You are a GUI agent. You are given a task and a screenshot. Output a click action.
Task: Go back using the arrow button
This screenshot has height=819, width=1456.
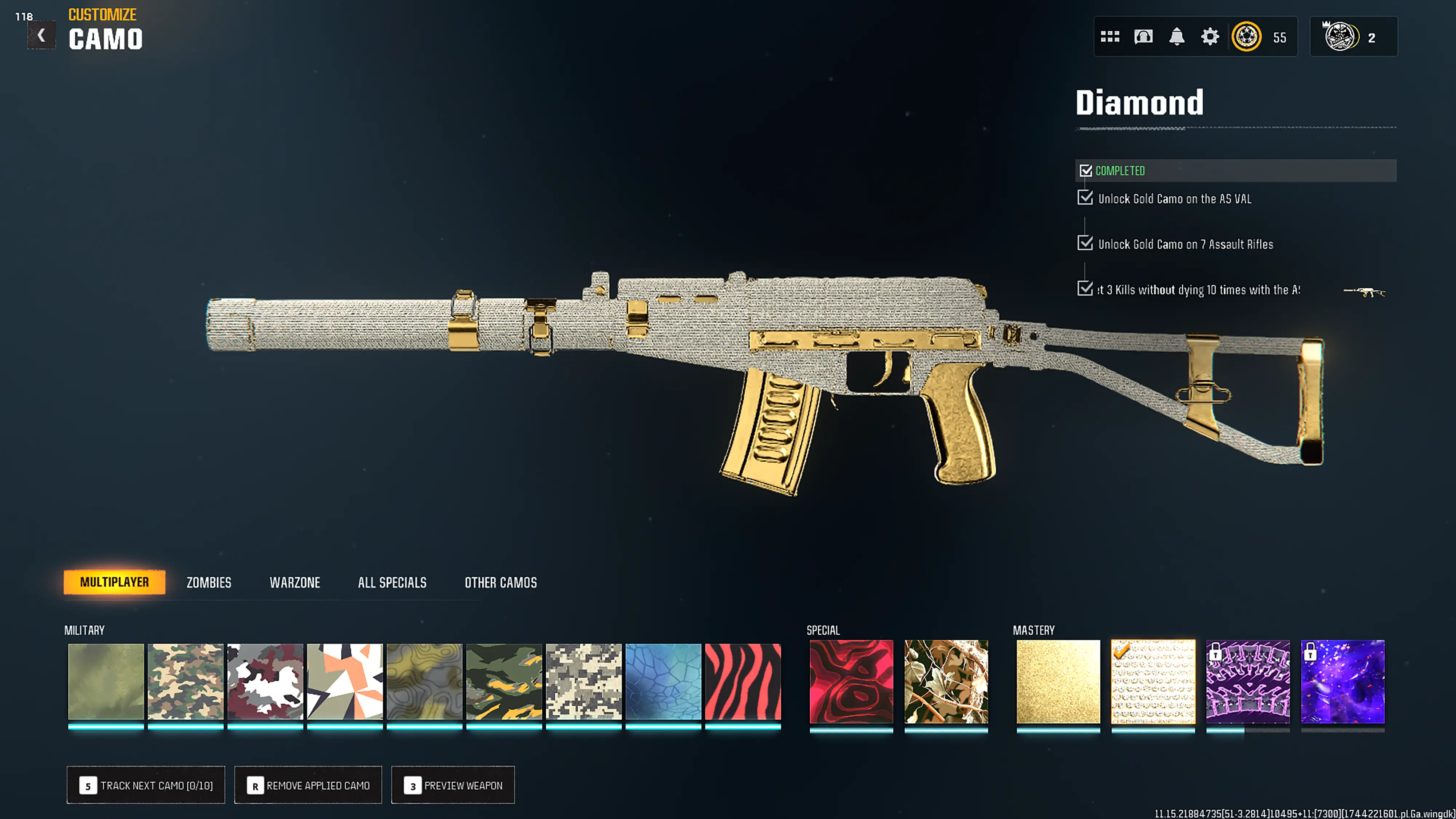point(41,36)
